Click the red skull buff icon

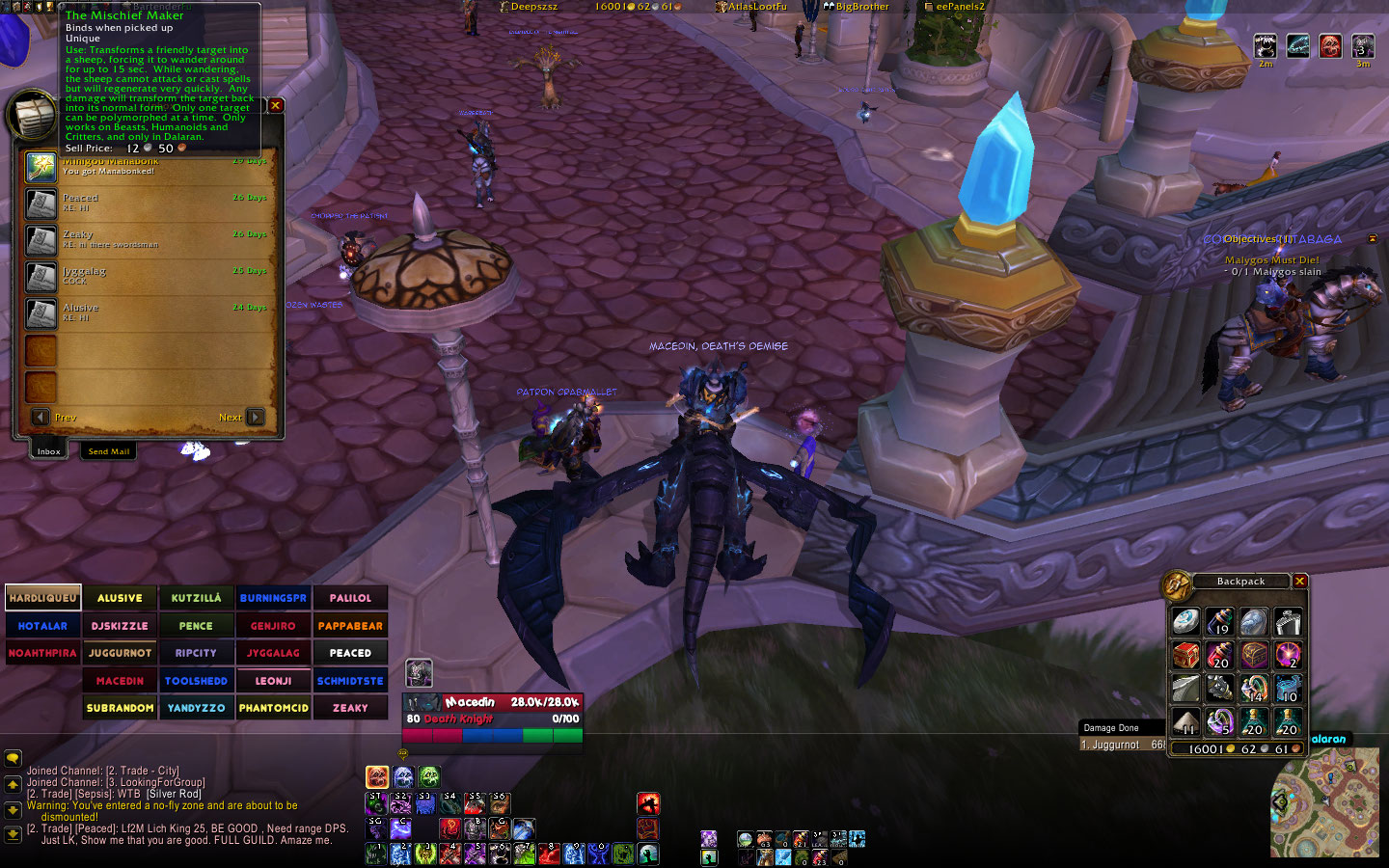click(1330, 45)
